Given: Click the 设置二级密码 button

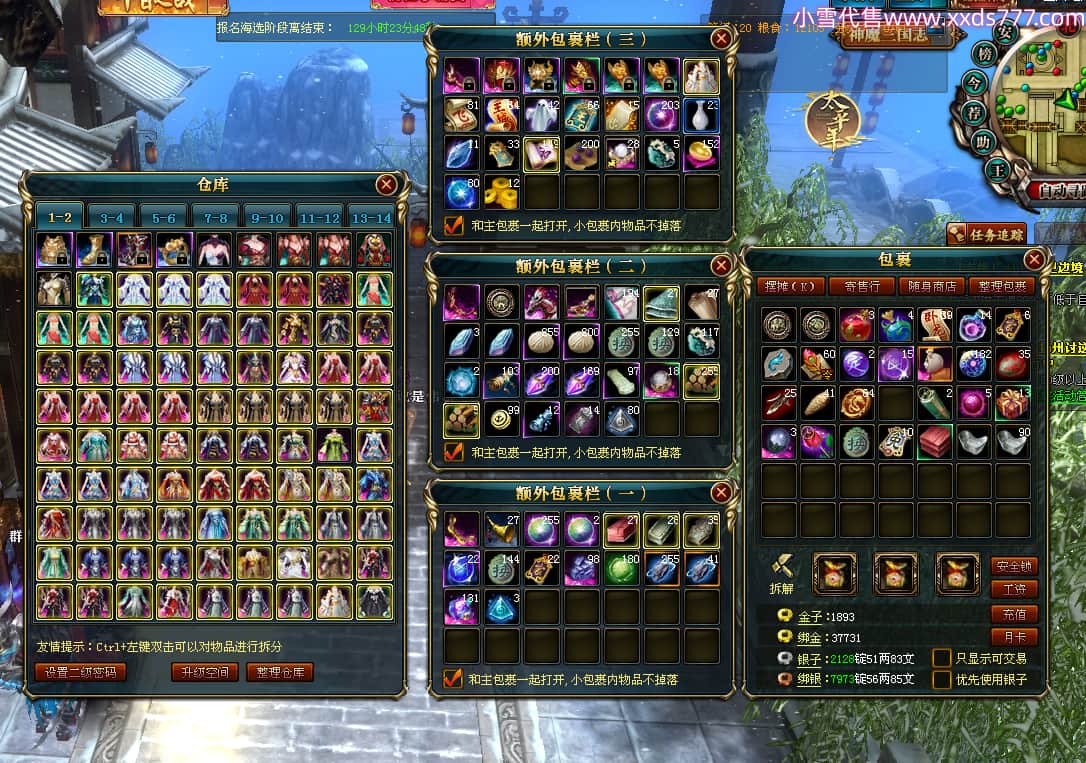Looking at the screenshot, I should (x=81, y=672).
